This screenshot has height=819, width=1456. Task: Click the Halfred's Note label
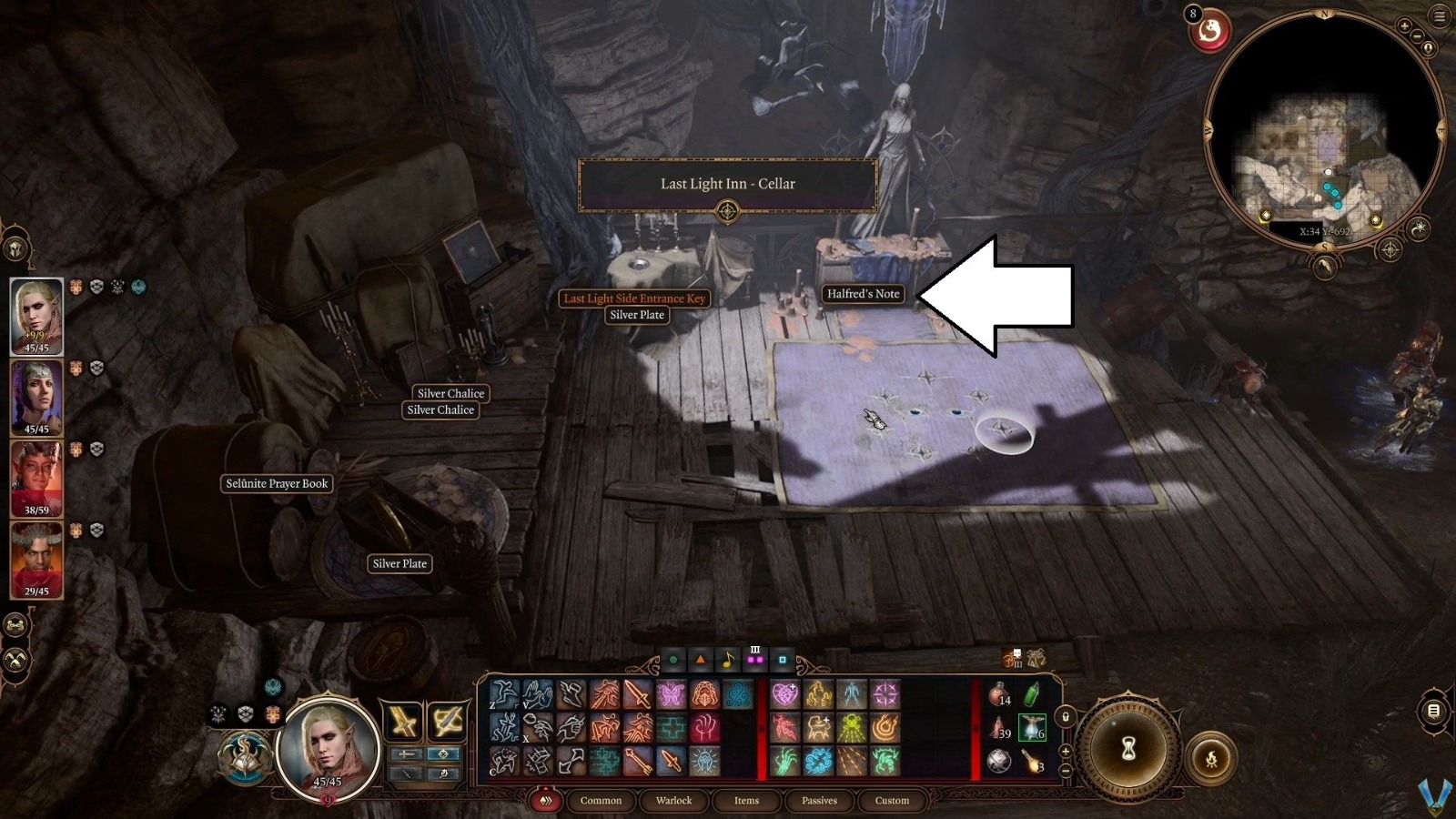pos(862,294)
